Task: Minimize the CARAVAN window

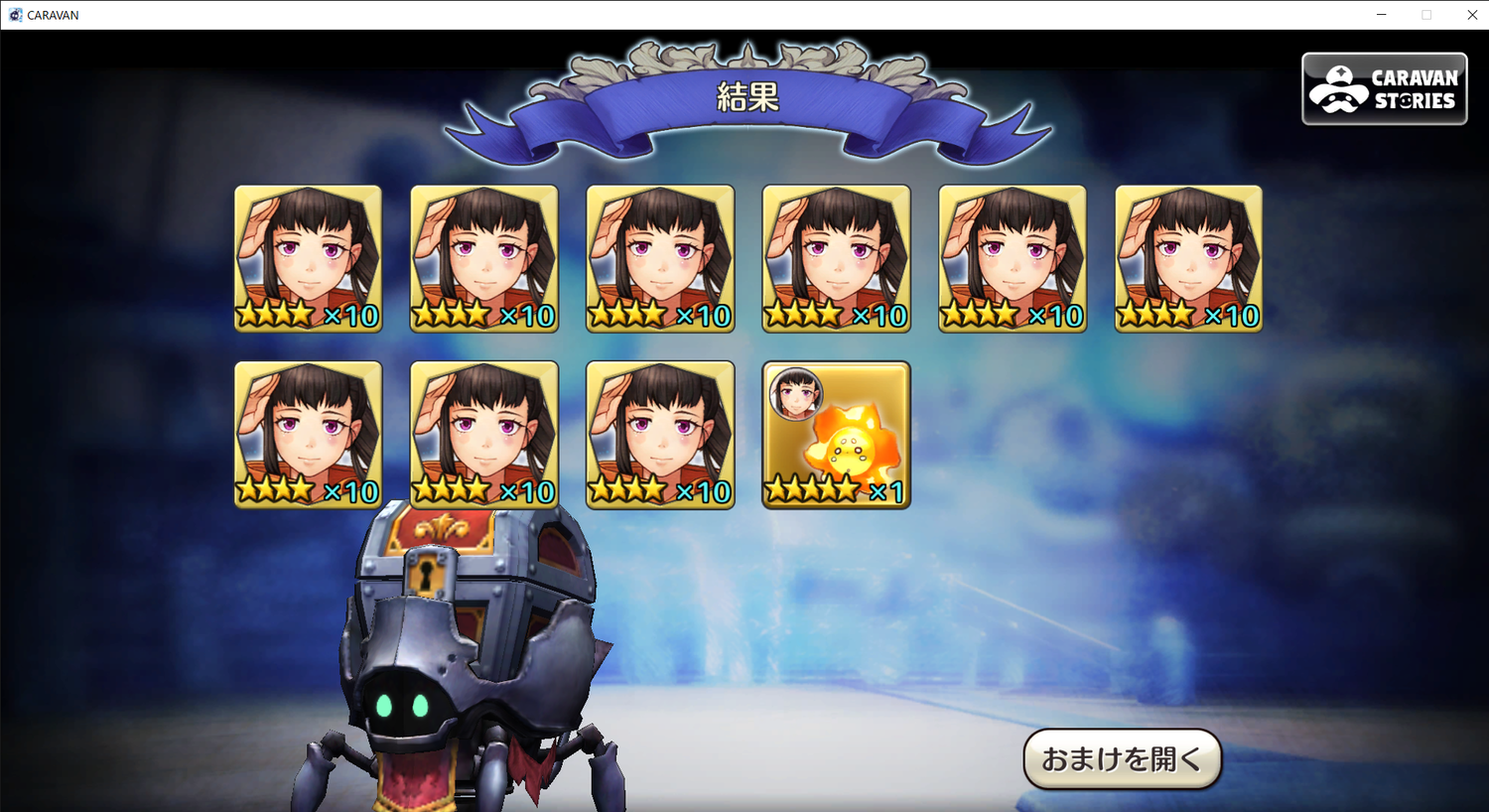Action: (1381, 15)
